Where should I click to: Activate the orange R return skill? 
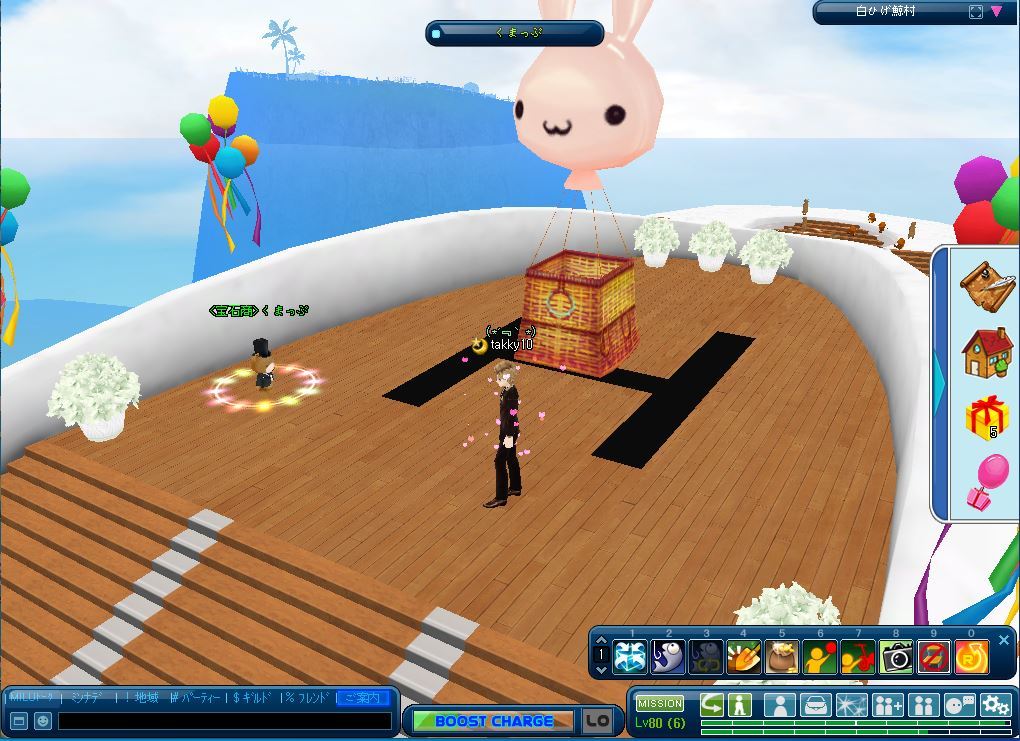coord(971,657)
